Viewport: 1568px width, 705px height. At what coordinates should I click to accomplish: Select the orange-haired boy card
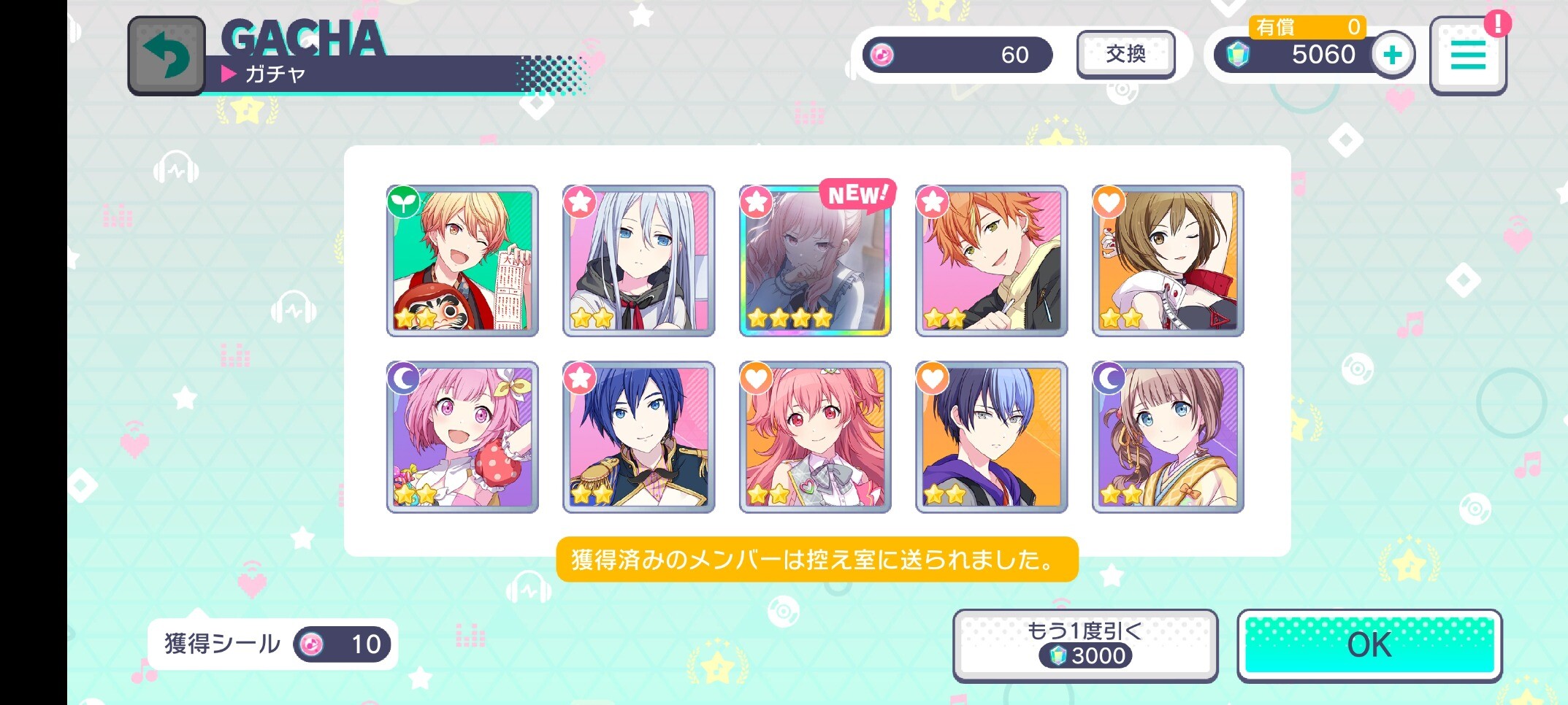[x=991, y=261]
